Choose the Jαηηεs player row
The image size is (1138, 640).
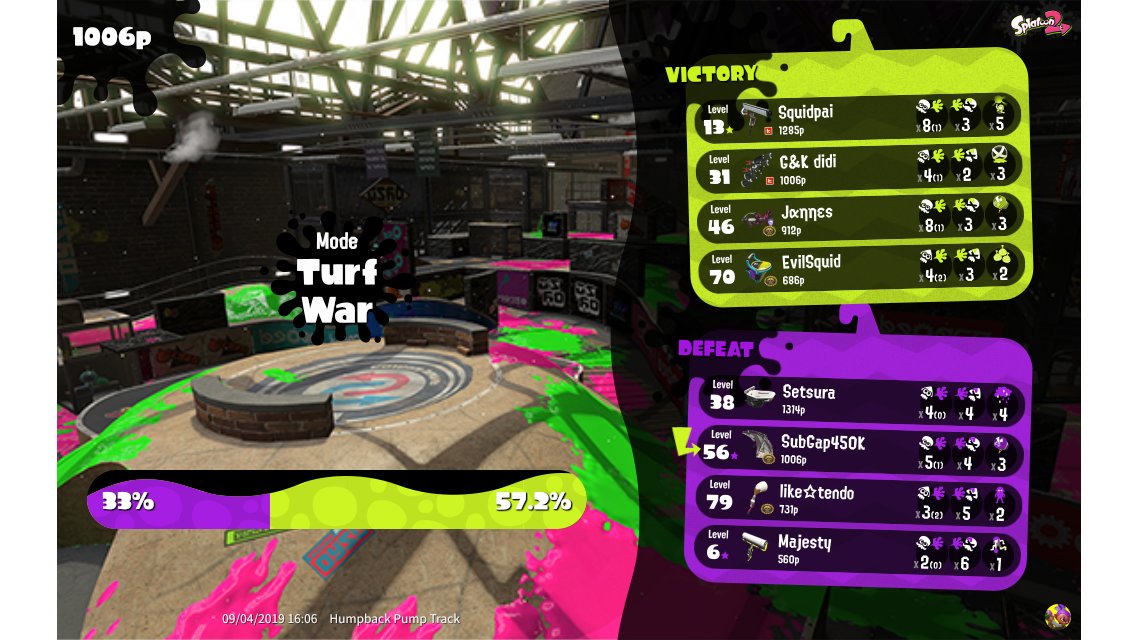pos(858,217)
